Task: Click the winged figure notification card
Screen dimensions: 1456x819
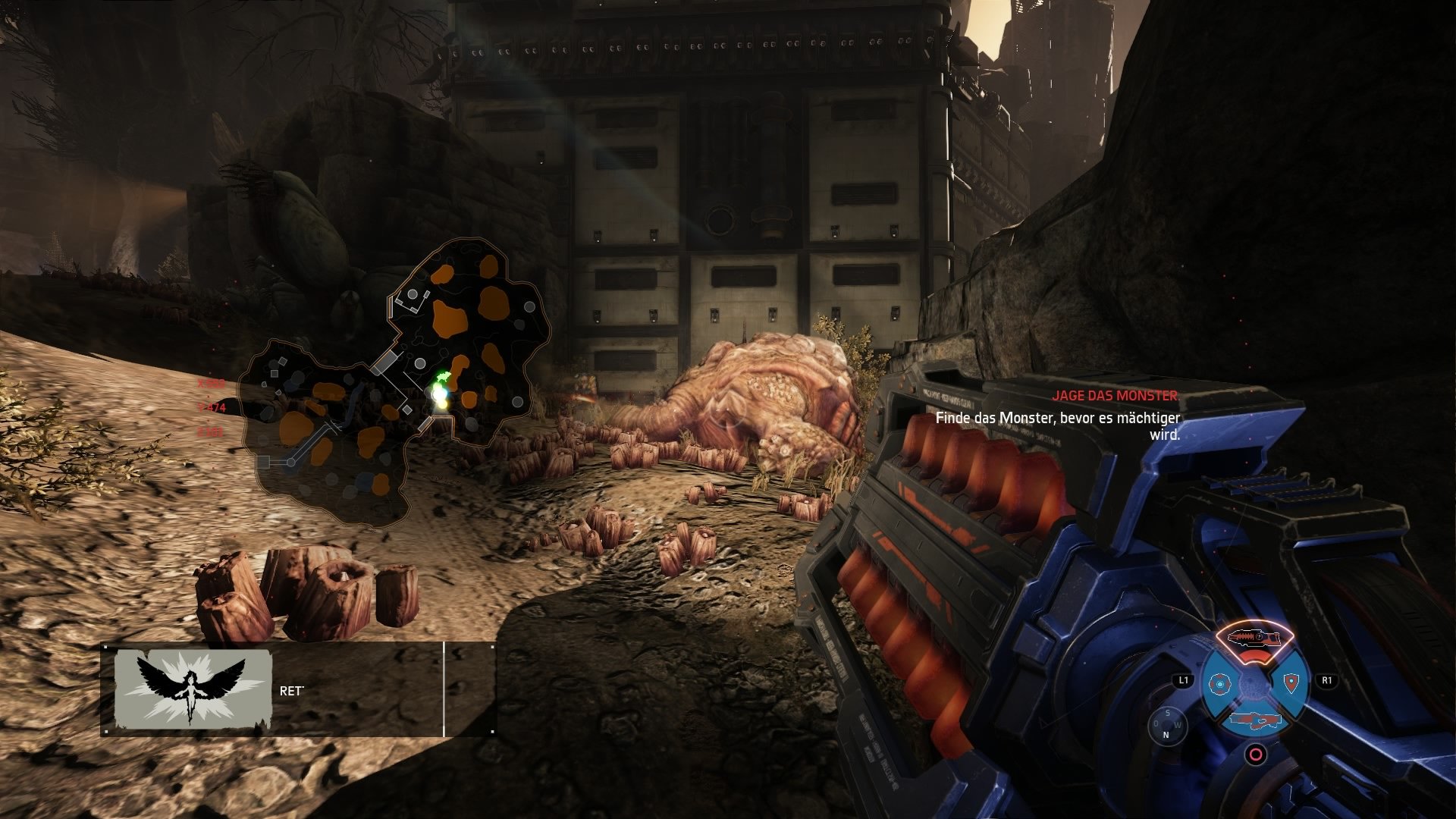Action: tap(193, 689)
